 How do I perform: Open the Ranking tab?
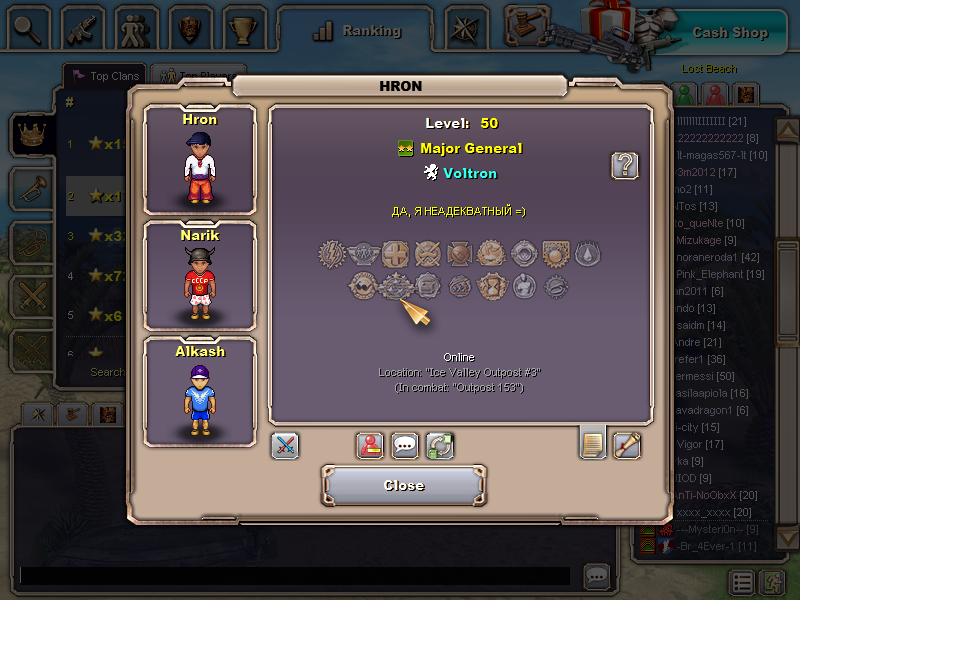[356, 31]
